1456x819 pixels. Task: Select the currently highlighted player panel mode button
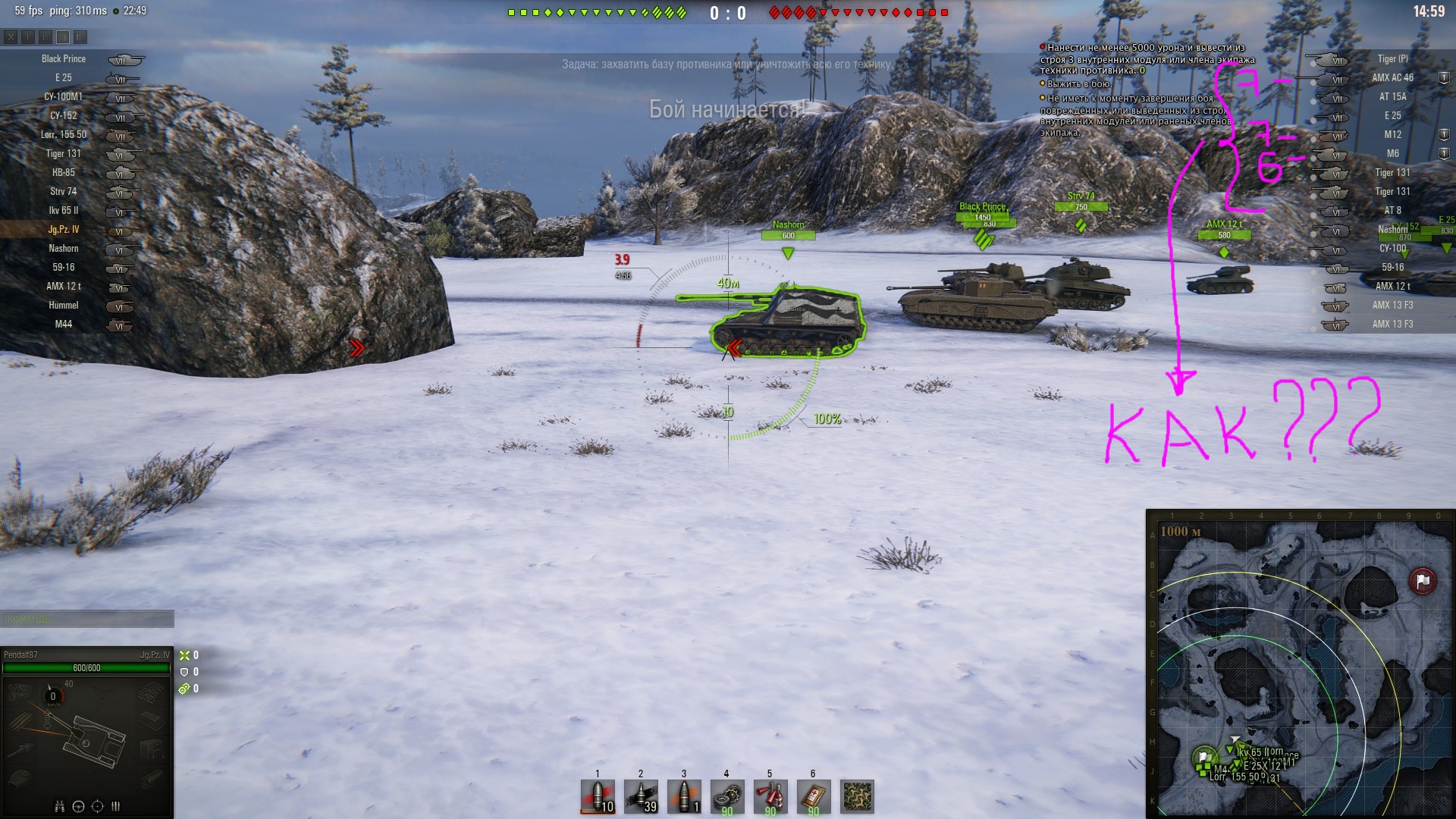pyautogui.click(x=63, y=36)
